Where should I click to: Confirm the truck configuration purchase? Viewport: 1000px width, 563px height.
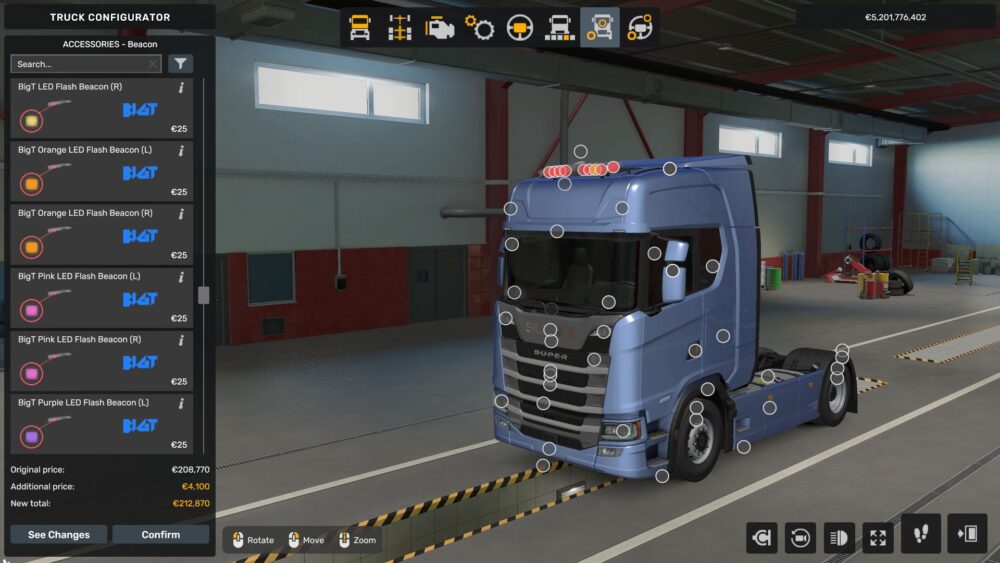click(x=160, y=534)
